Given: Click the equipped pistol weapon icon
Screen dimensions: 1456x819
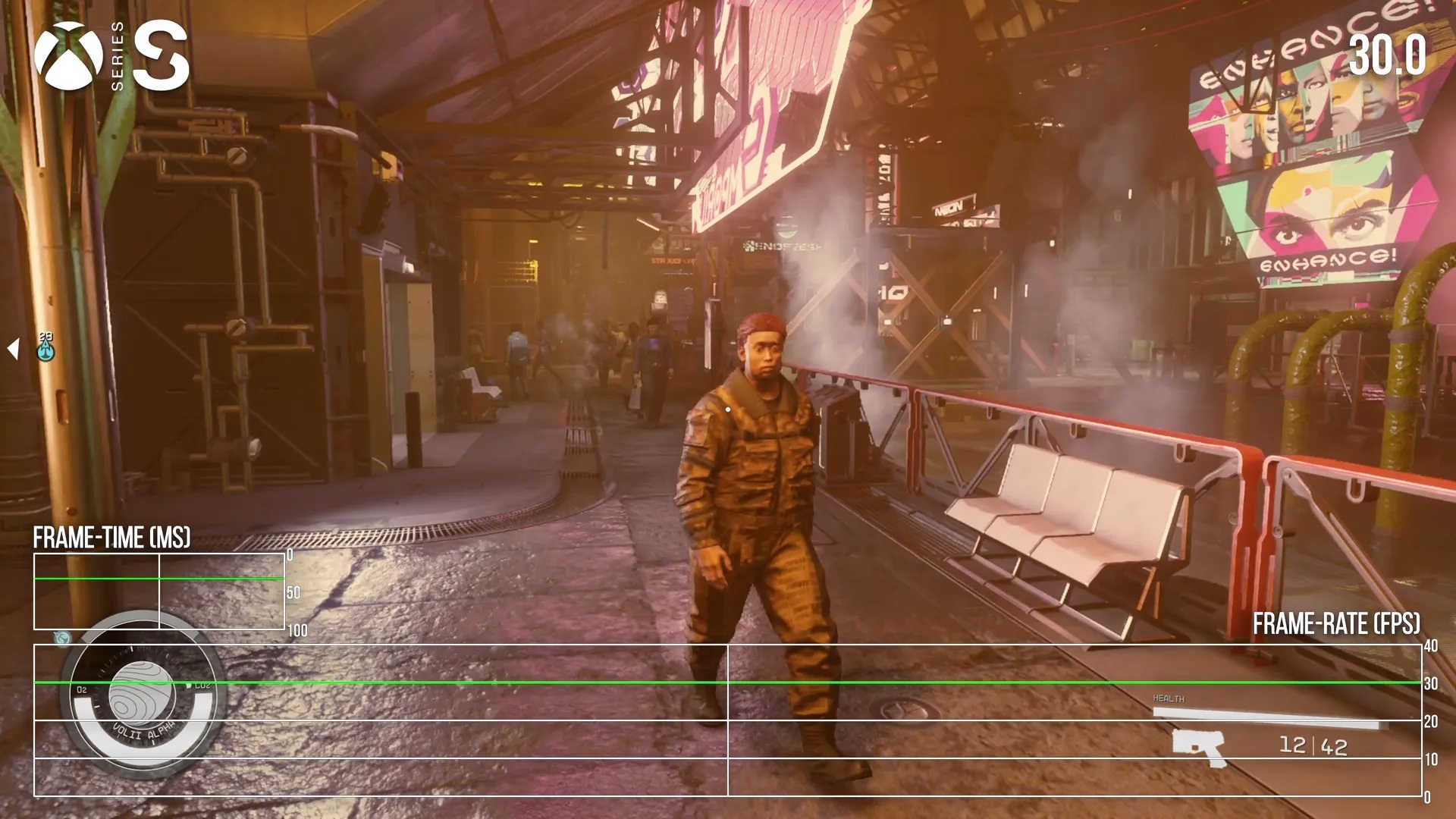Looking at the screenshot, I should (1198, 747).
